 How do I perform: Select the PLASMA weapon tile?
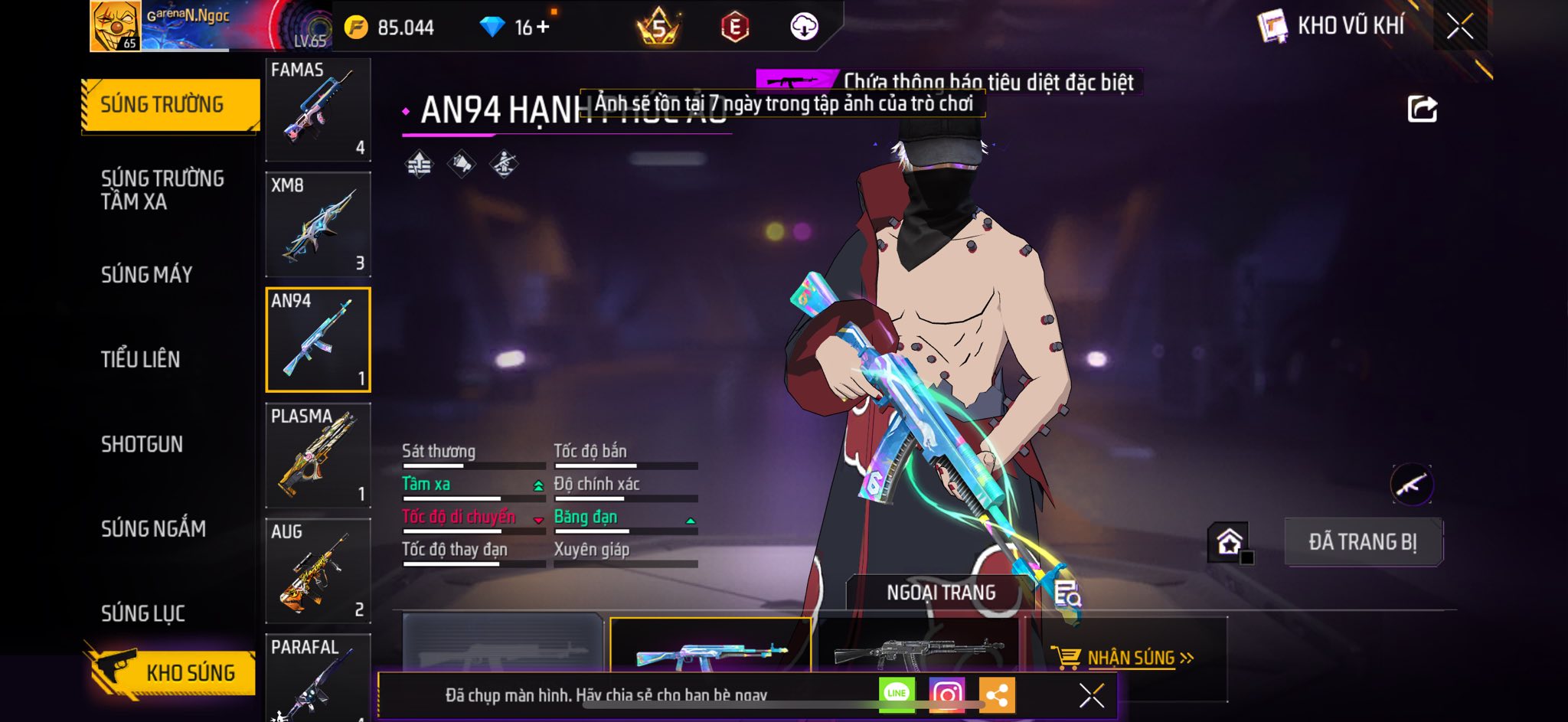[318, 455]
